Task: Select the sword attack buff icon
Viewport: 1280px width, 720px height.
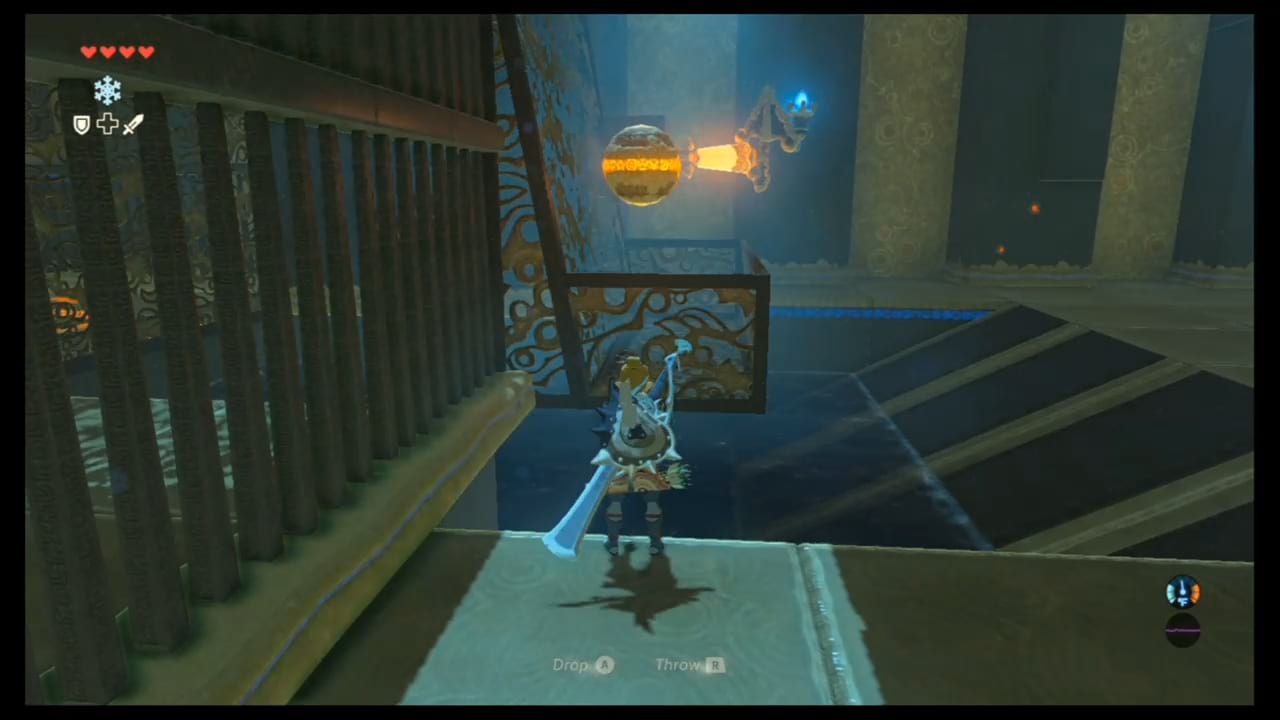Action: coord(132,124)
